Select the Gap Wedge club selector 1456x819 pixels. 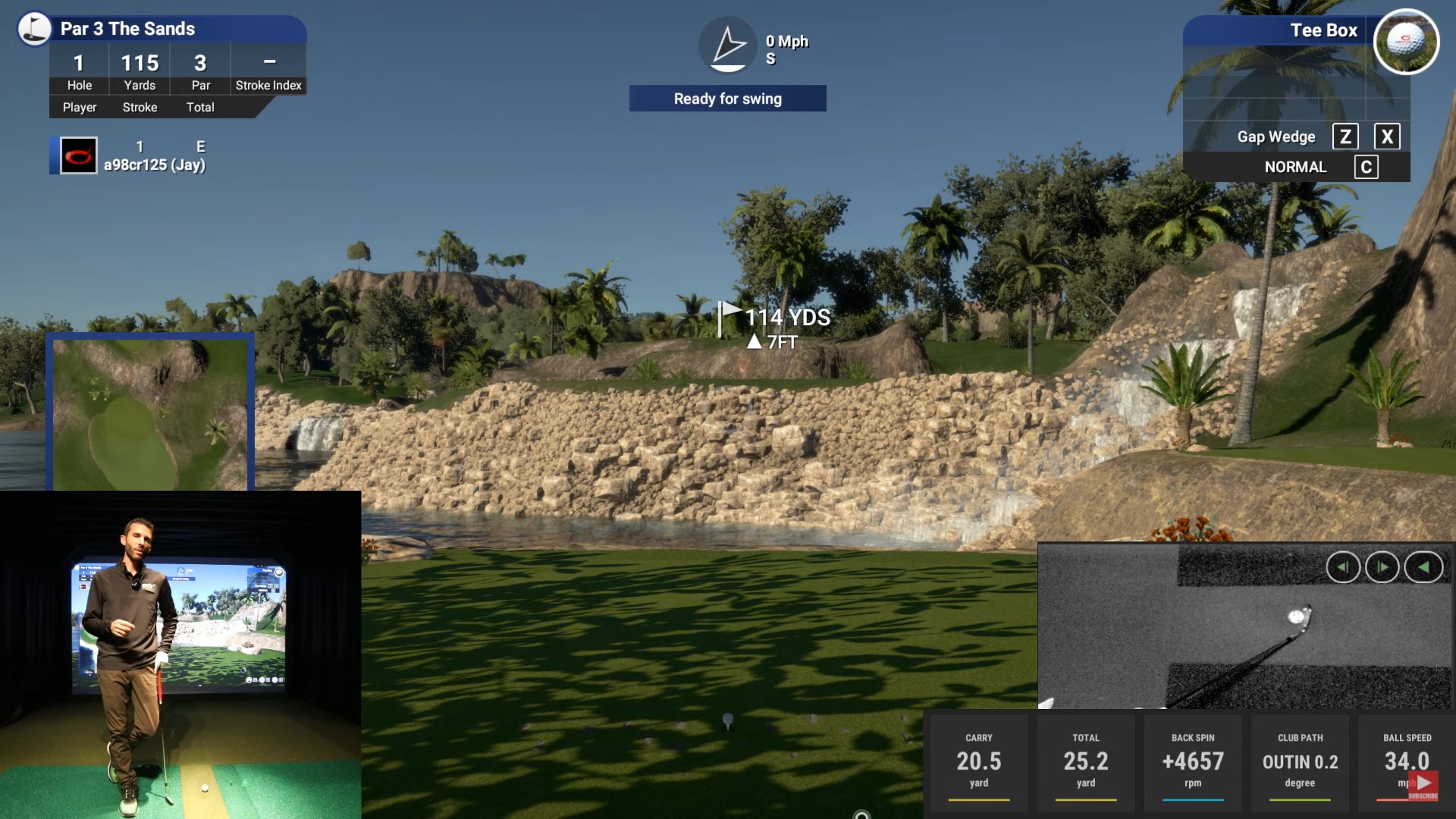[x=1276, y=136]
